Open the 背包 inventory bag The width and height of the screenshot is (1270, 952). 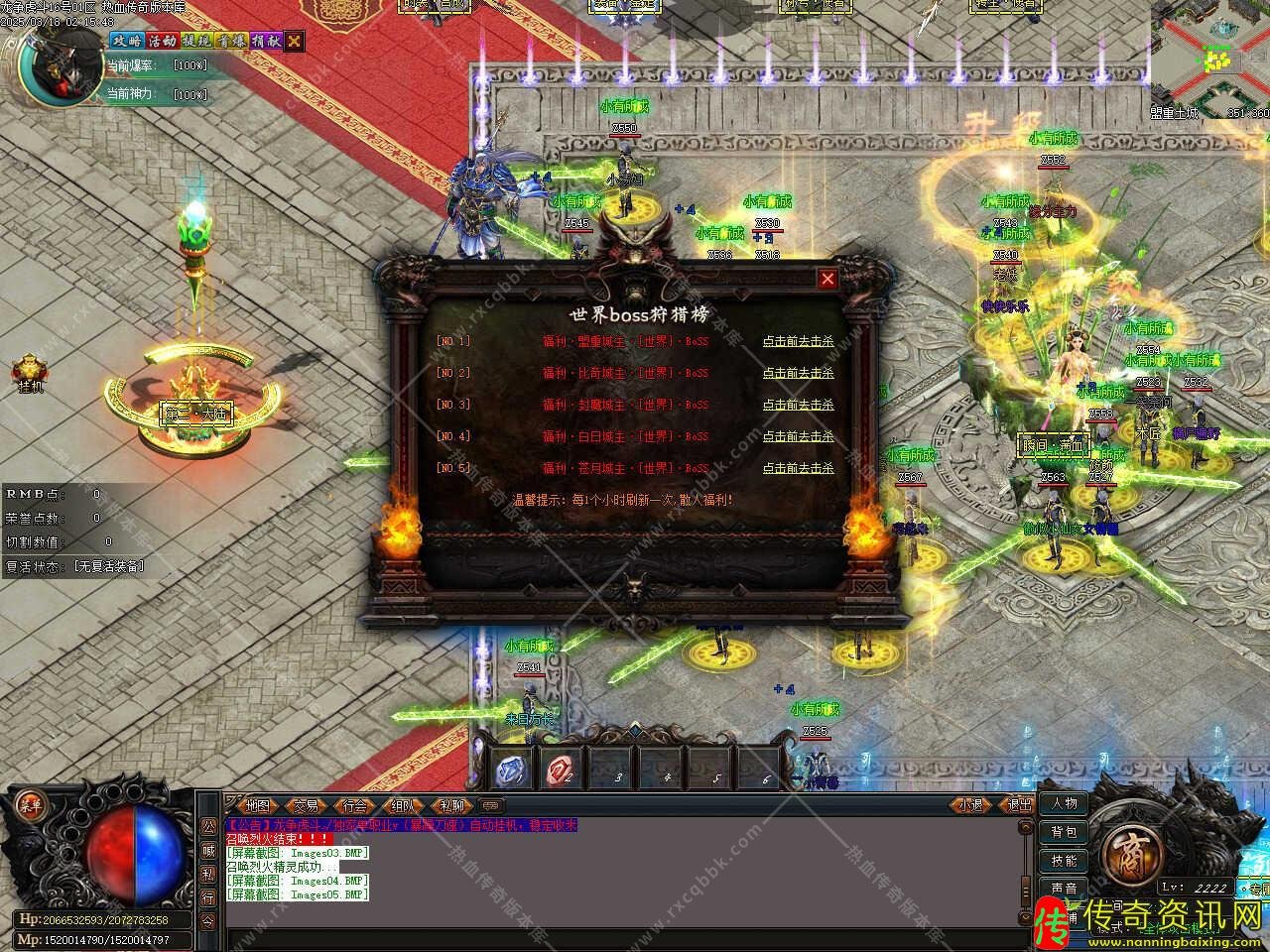click(1065, 832)
